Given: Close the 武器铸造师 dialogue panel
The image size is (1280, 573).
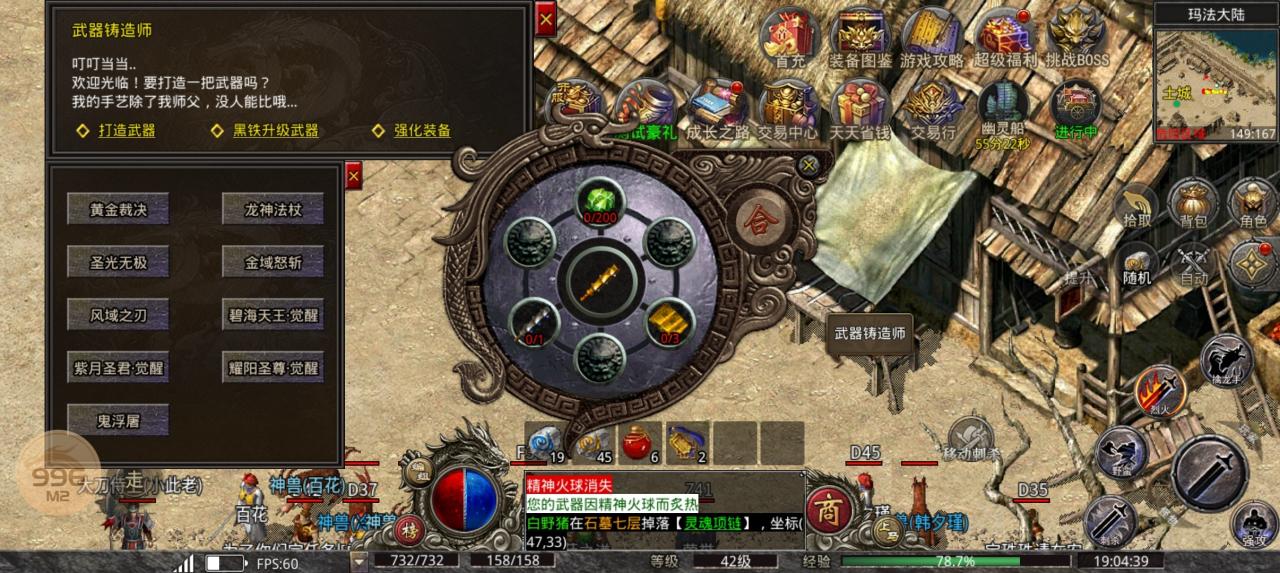Looking at the screenshot, I should (x=545, y=20).
